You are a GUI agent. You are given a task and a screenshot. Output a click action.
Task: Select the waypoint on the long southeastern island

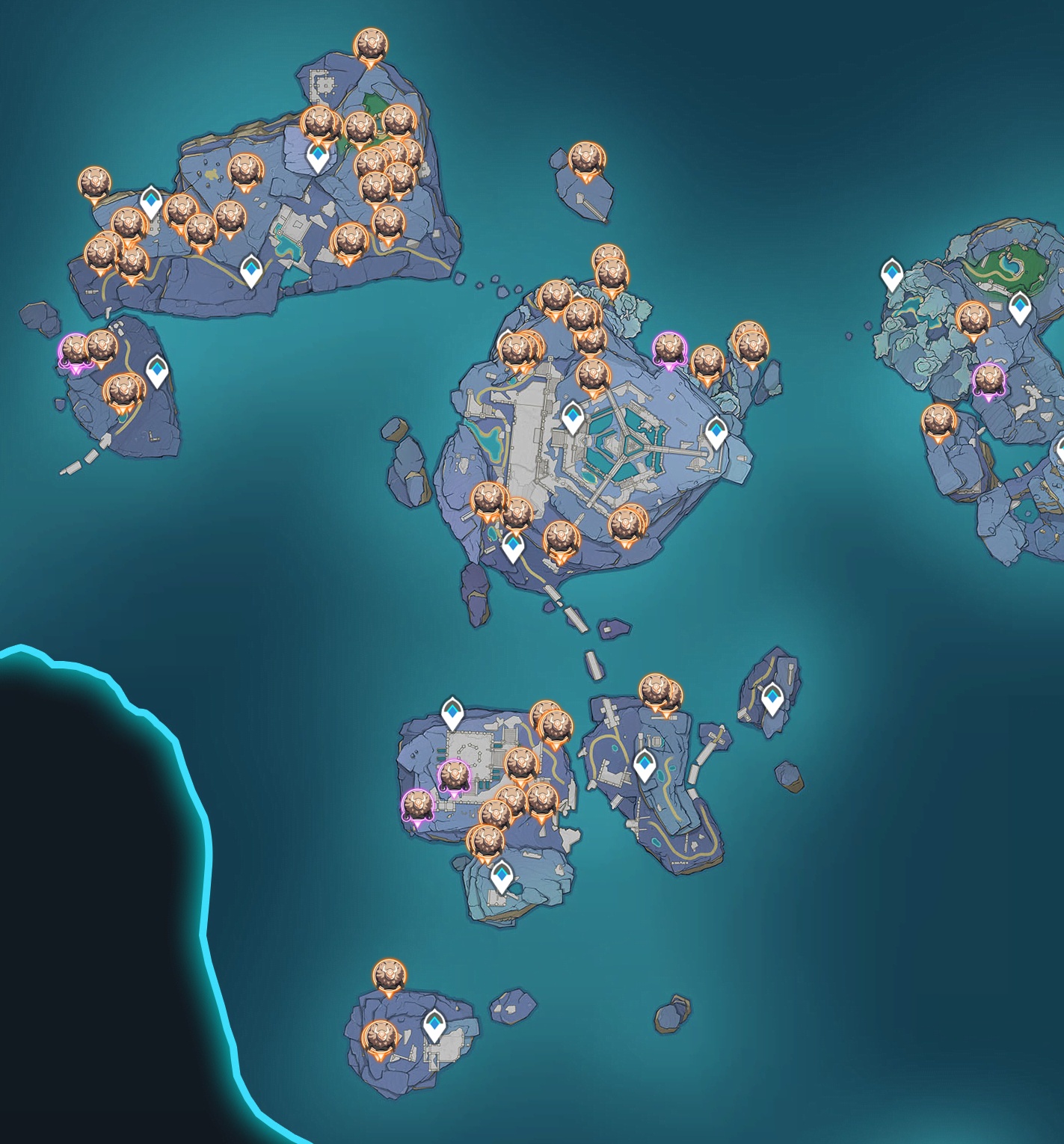click(x=645, y=765)
